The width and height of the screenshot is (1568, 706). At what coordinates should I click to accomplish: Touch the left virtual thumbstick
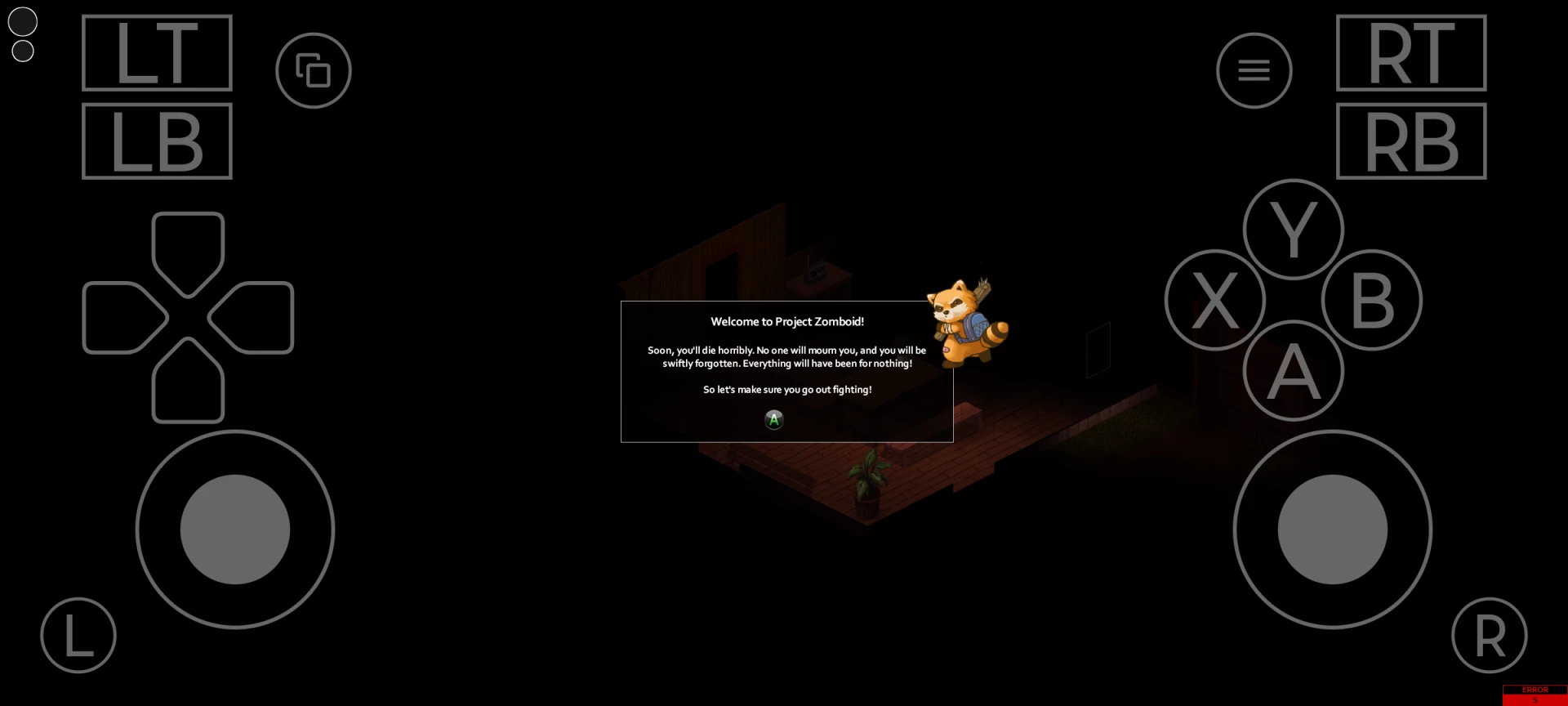point(235,529)
